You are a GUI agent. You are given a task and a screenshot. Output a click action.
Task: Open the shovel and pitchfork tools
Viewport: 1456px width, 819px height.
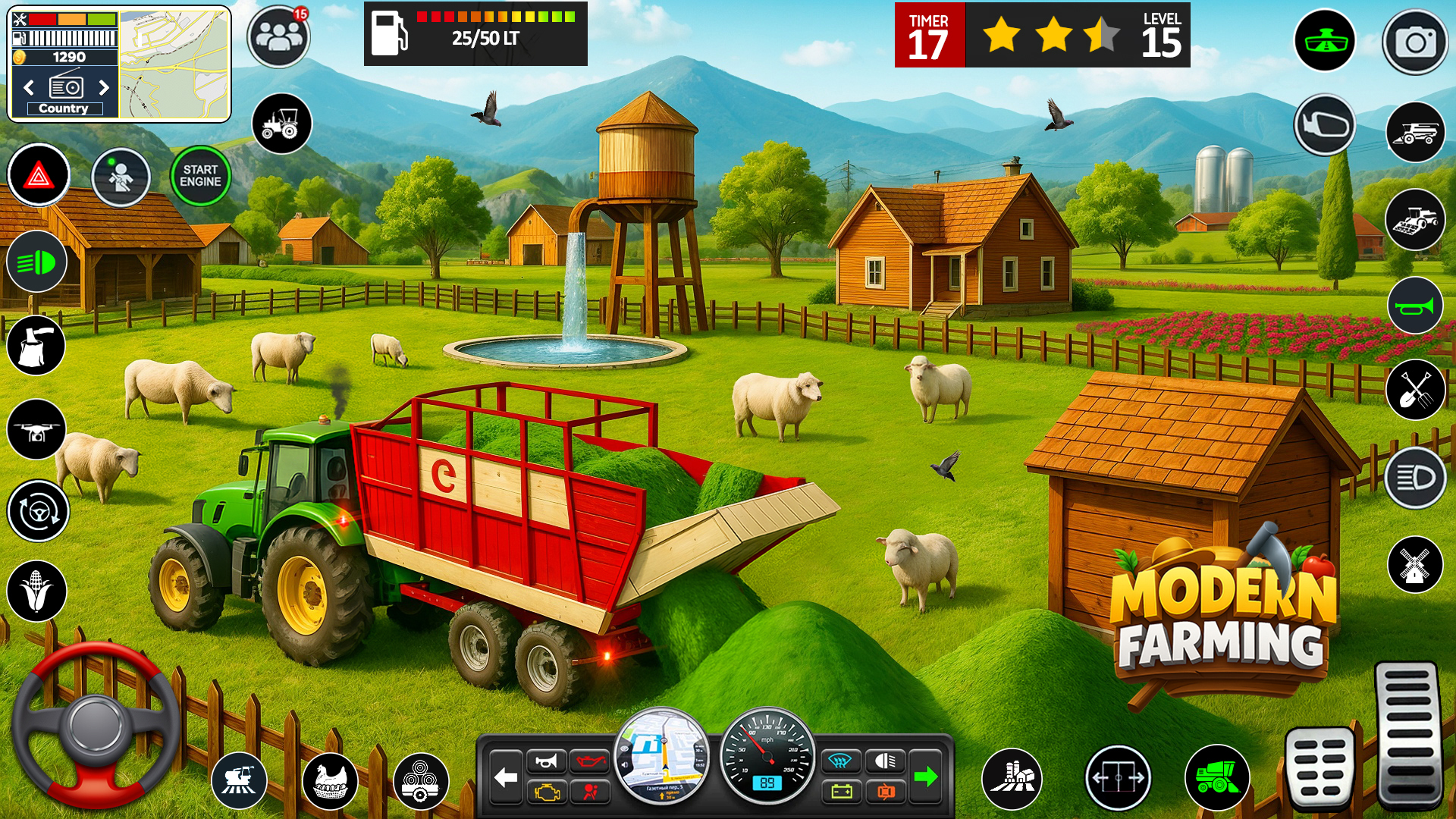pos(1415,390)
